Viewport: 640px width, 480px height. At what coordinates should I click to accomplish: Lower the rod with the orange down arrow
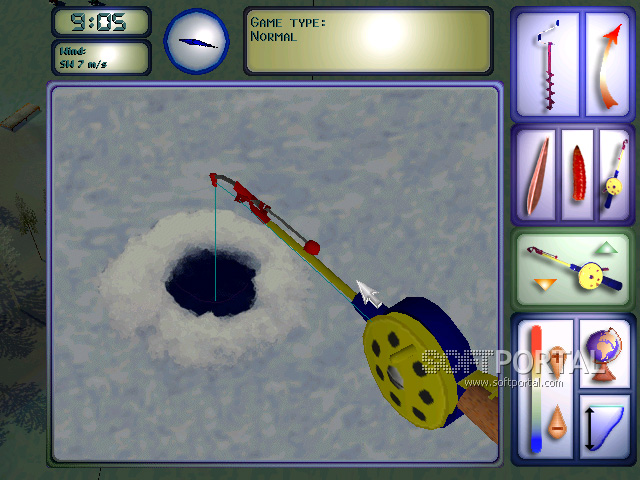(543, 287)
